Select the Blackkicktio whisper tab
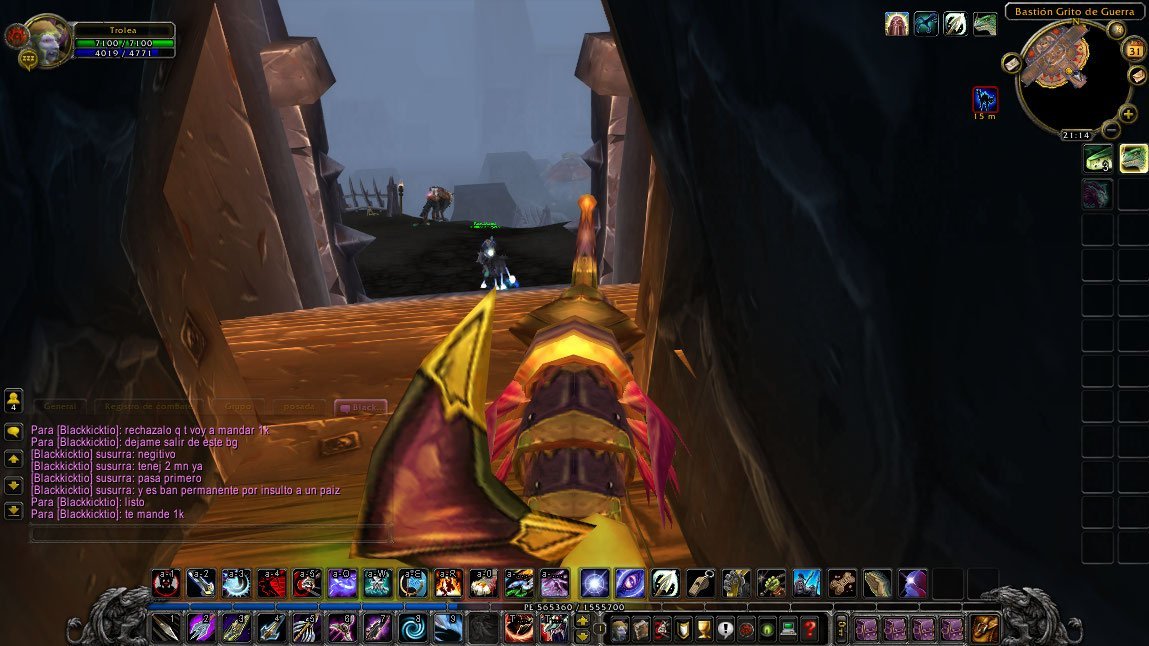The image size is (1149, 646). point(359,407)
